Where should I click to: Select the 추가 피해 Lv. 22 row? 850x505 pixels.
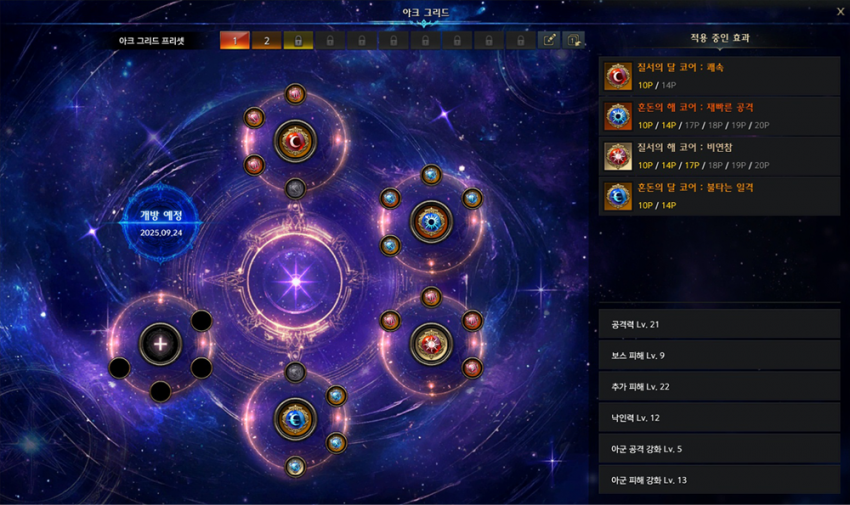click(719, 386)
